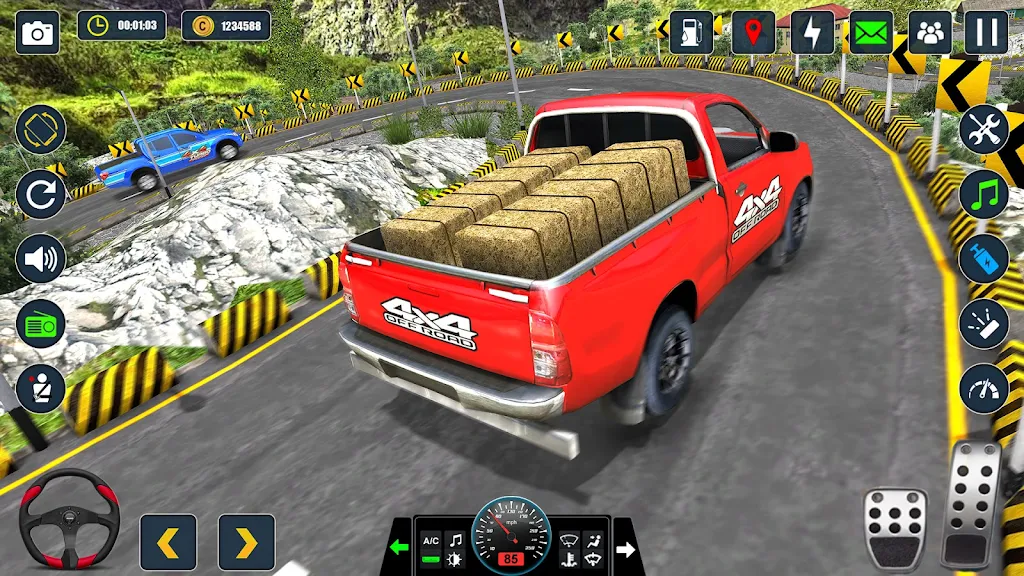Steer left with the yellow arrow button

pyautogui.click(x=168, y=542)
